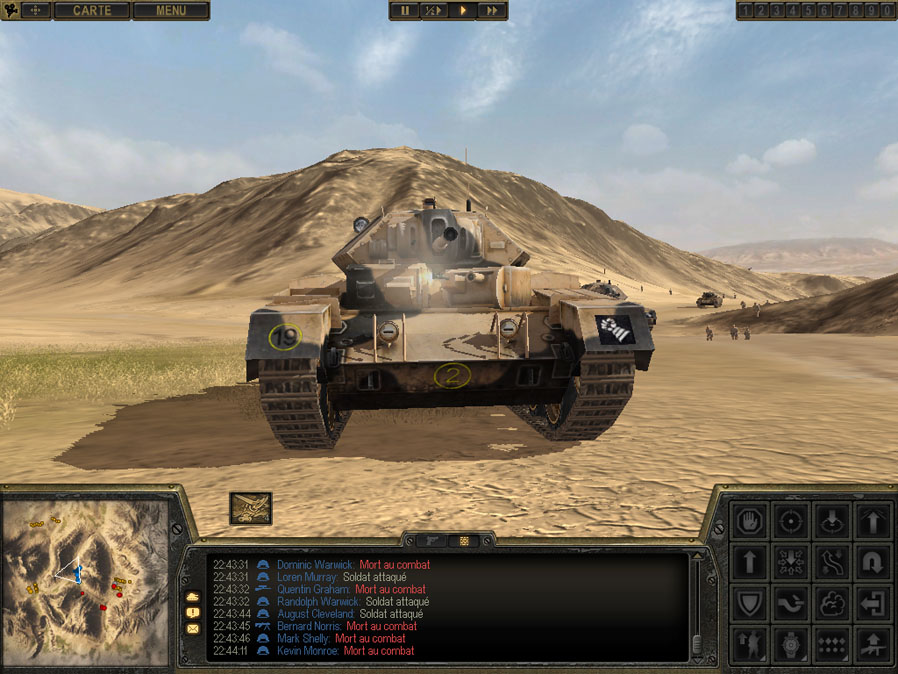
Task: Open the CARTE map screen
Action: (91, 11)
